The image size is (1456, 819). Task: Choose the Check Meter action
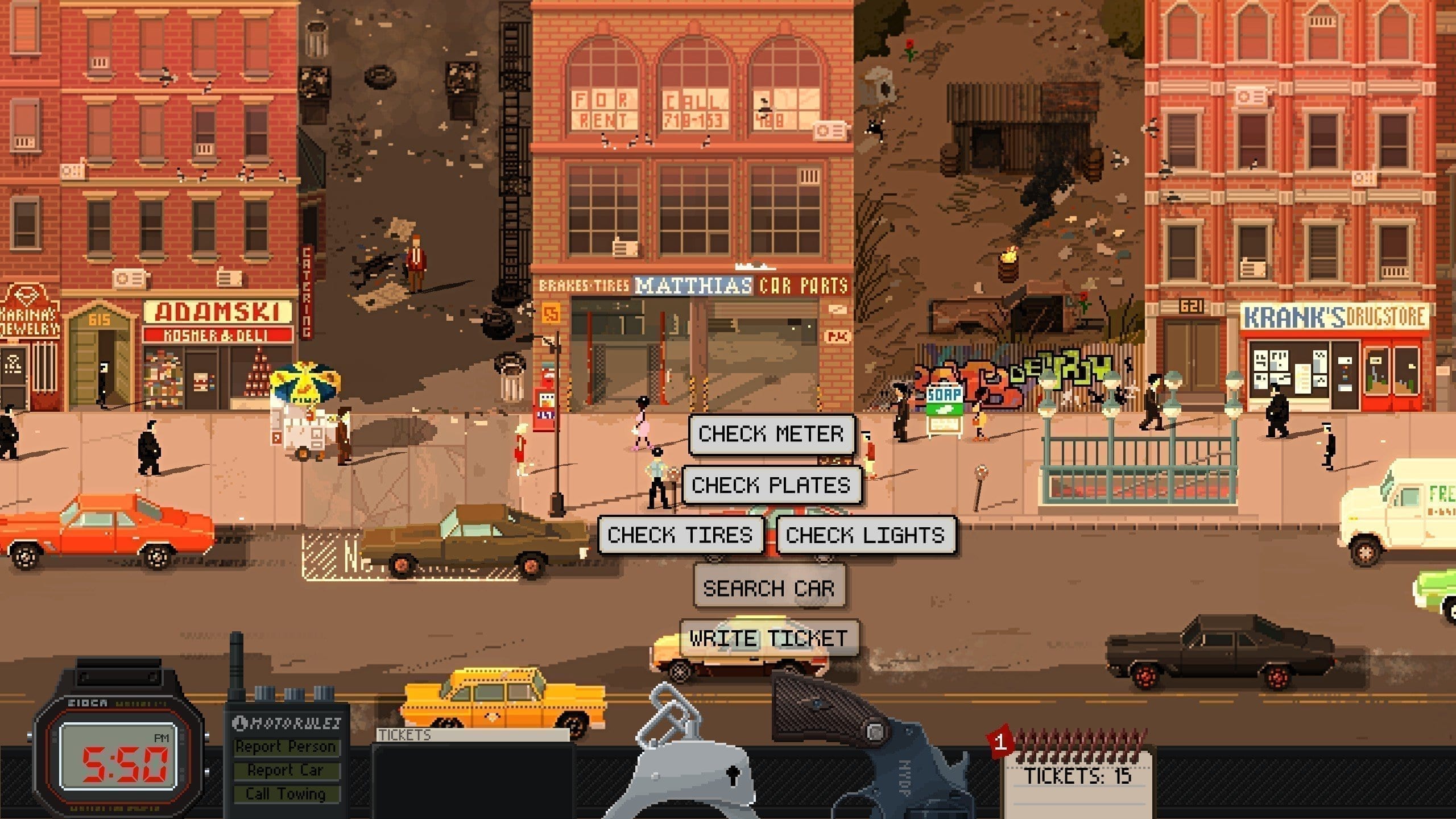771,434
